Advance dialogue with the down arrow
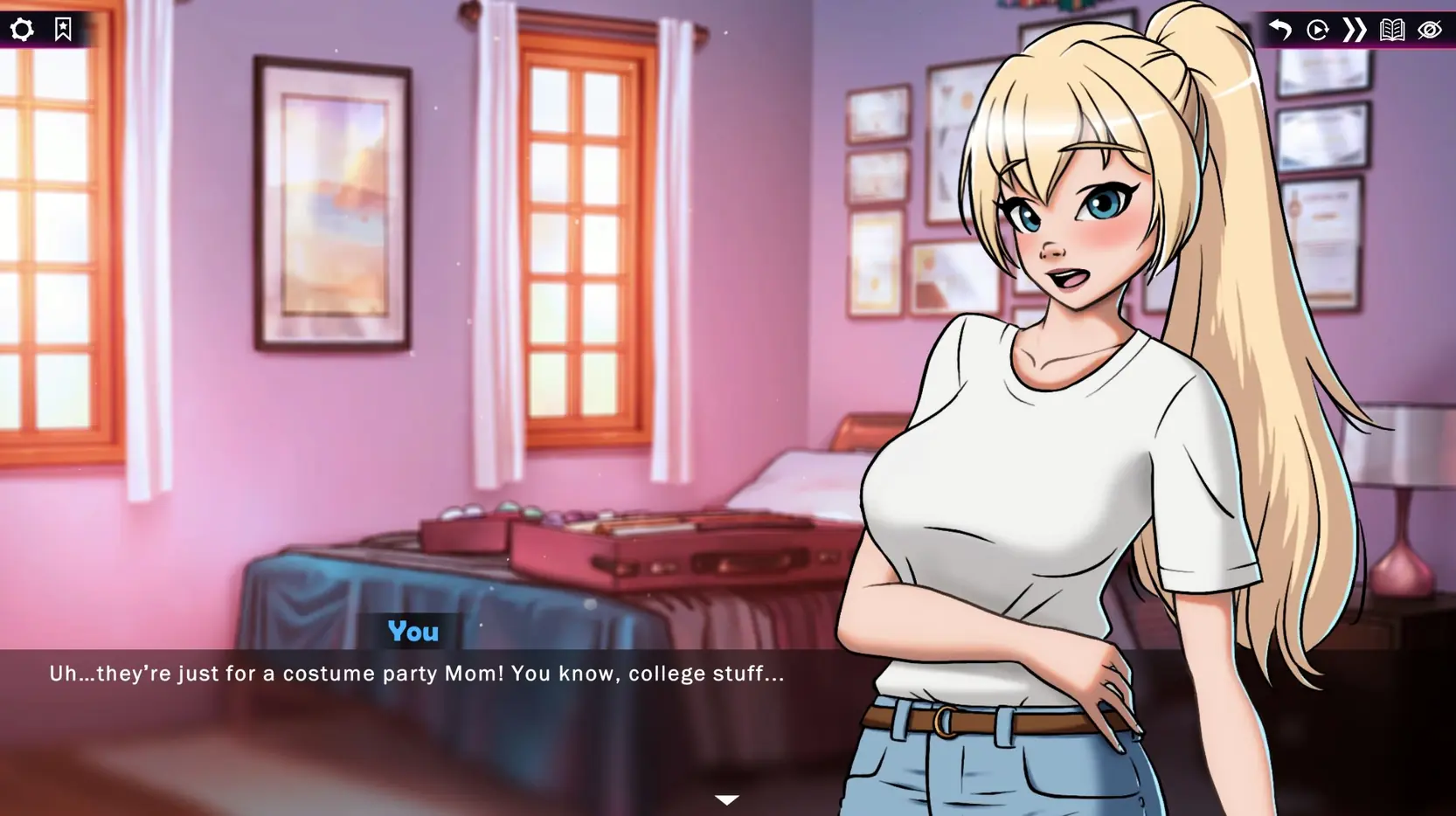This screenshot has width=1456, height=816. point(727,799)
